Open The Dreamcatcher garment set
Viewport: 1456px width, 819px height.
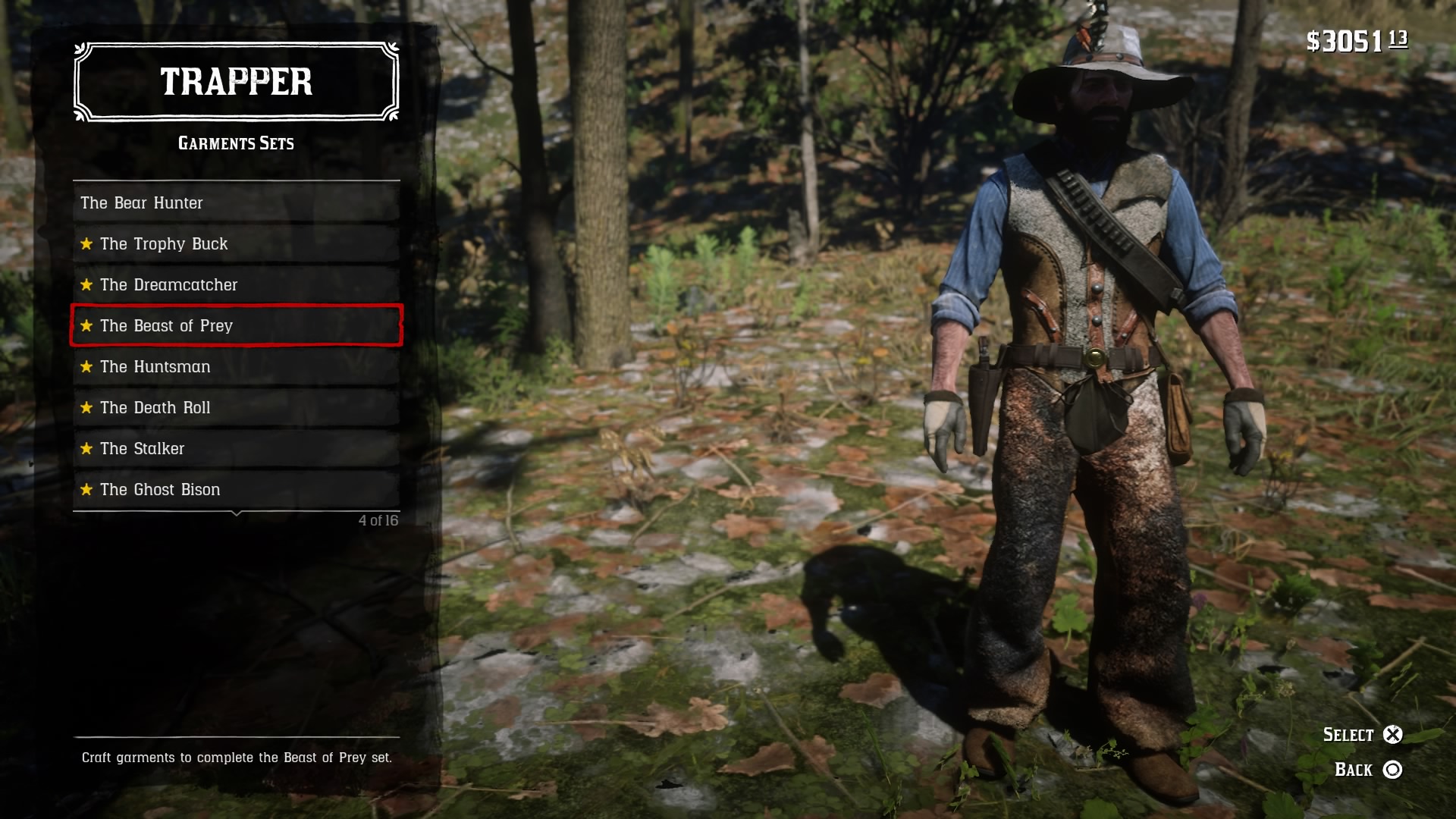point(236,285)
